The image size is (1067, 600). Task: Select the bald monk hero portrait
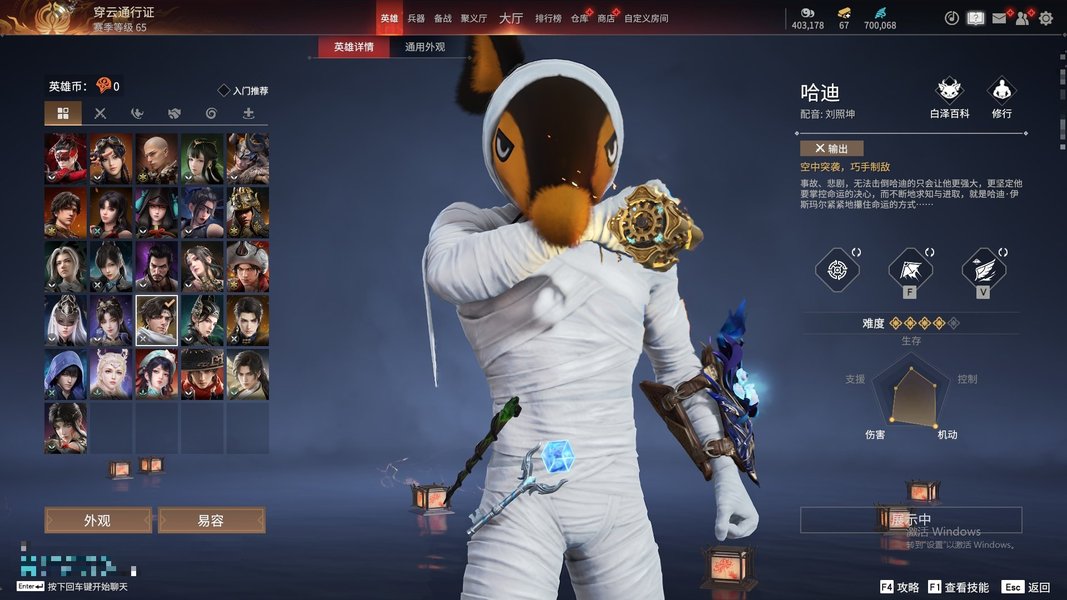pyautogui.click(x=157, y=157)
